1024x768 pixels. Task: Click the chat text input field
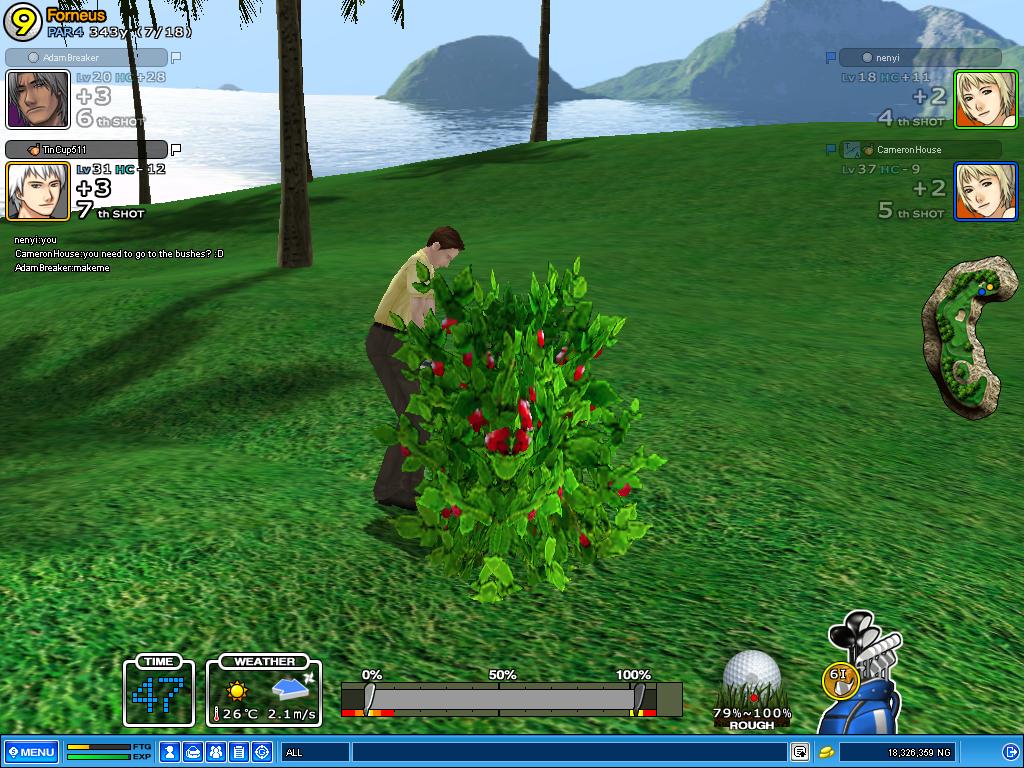point(568,752)
